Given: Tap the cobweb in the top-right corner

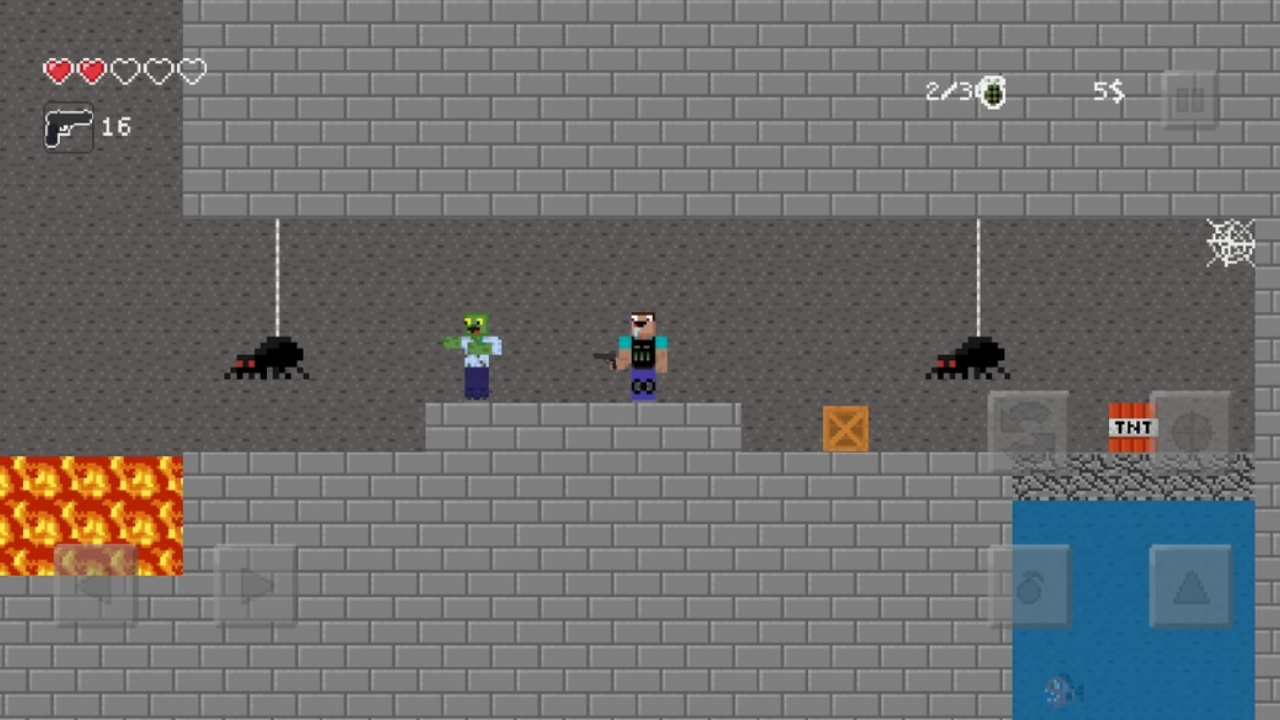Looking at the screenshot, I should 1231,243.
